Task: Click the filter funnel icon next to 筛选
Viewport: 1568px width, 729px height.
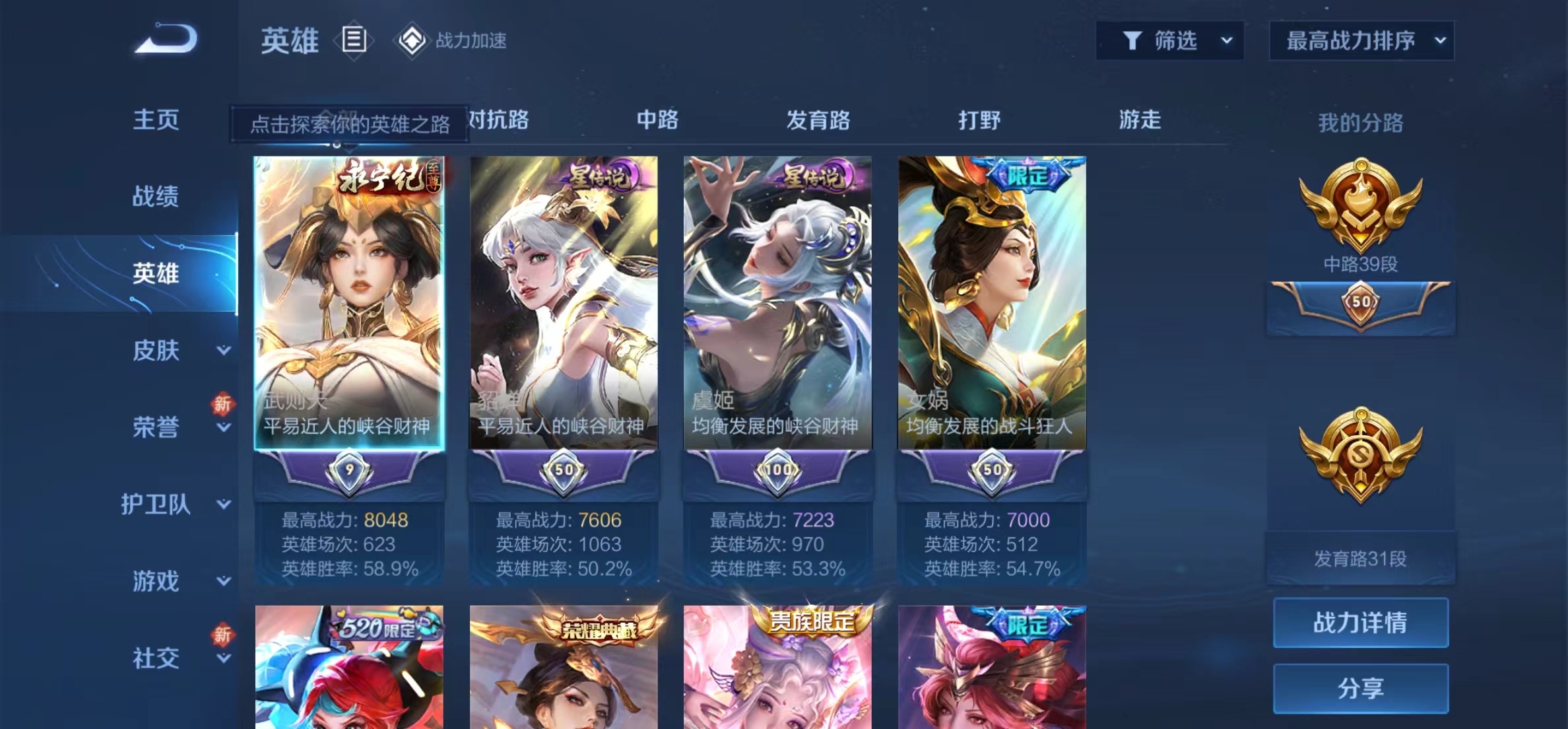Action: click(1132, 40)
